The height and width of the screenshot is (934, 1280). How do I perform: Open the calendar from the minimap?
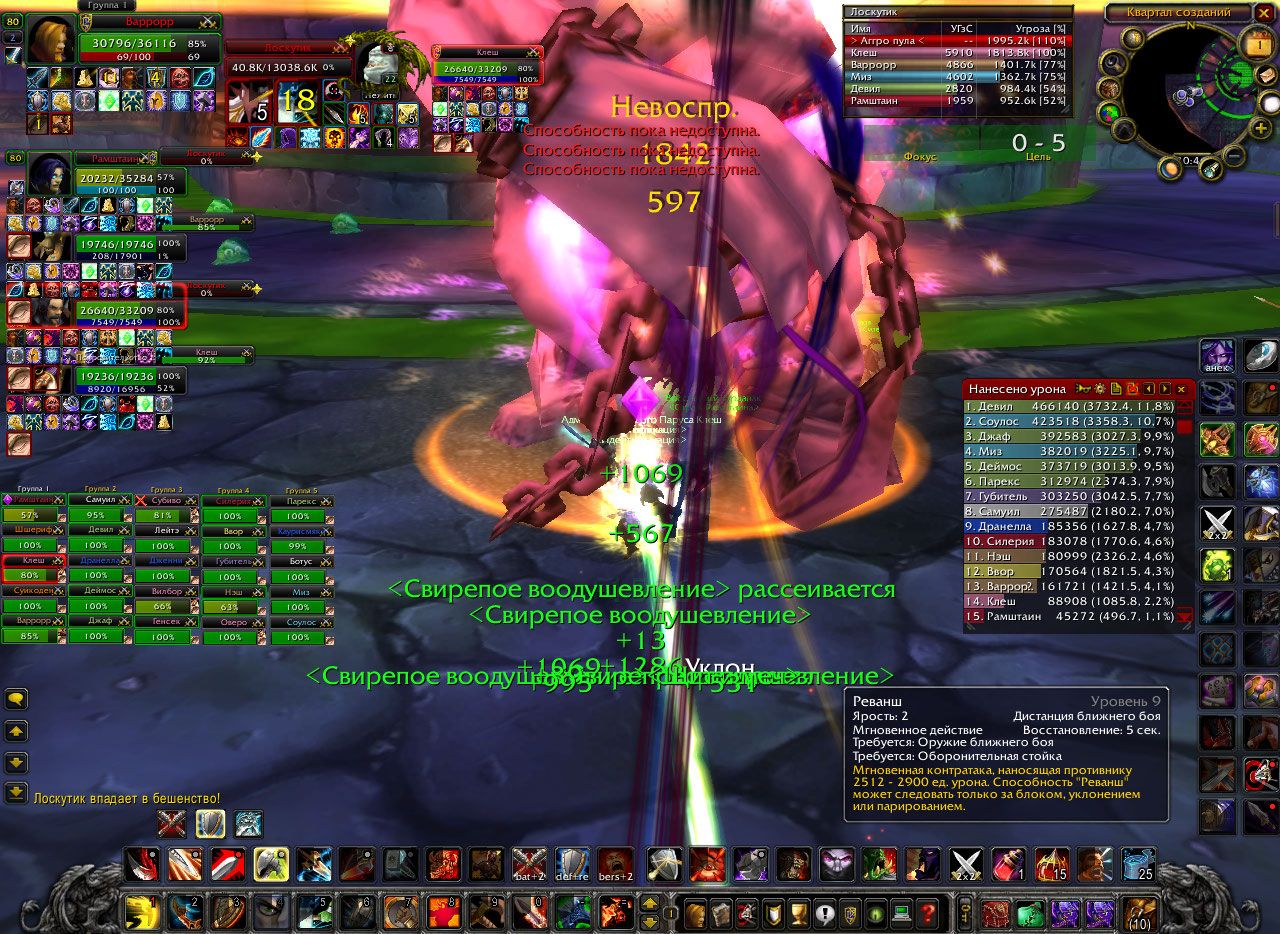(1257, 45)
